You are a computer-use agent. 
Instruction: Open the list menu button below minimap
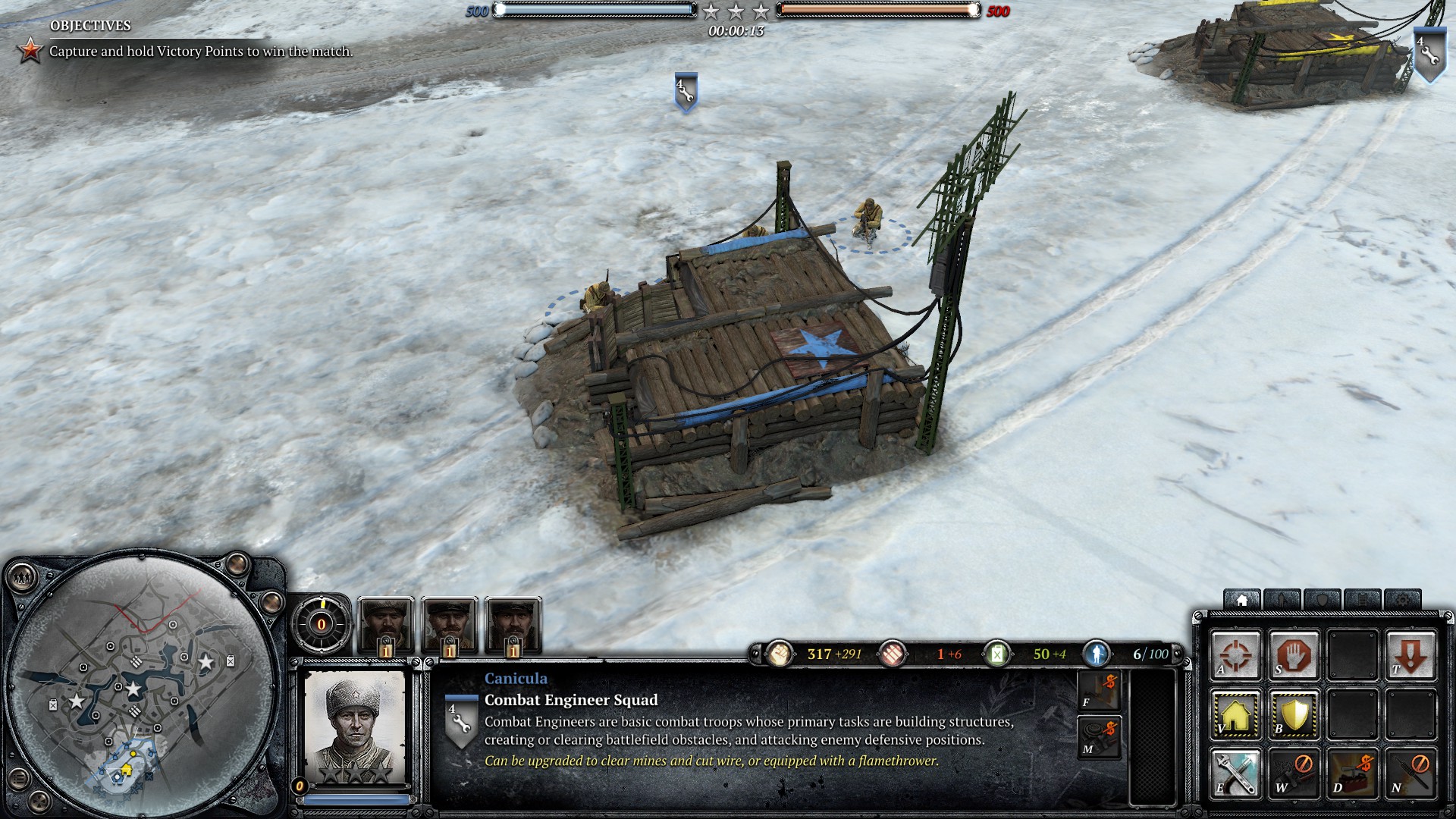20,778
